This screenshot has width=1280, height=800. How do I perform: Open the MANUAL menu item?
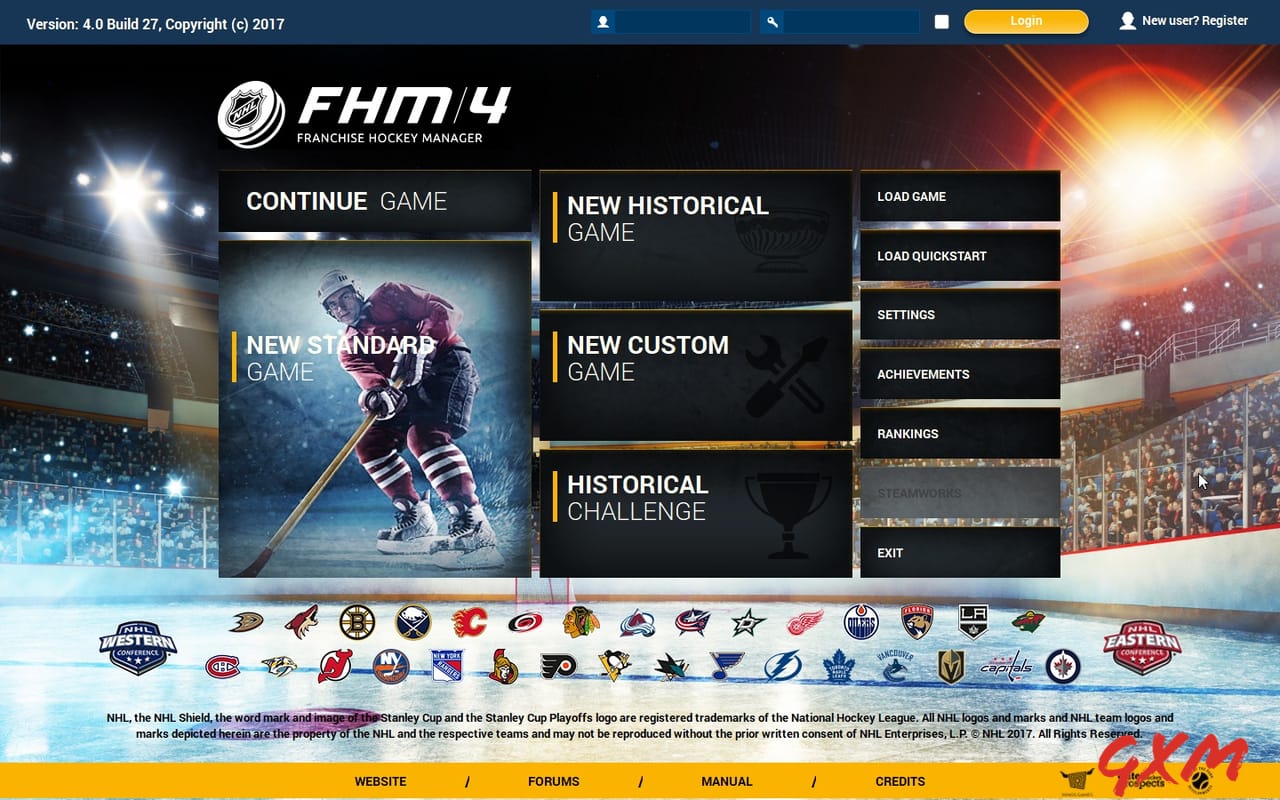pos(727,781)
